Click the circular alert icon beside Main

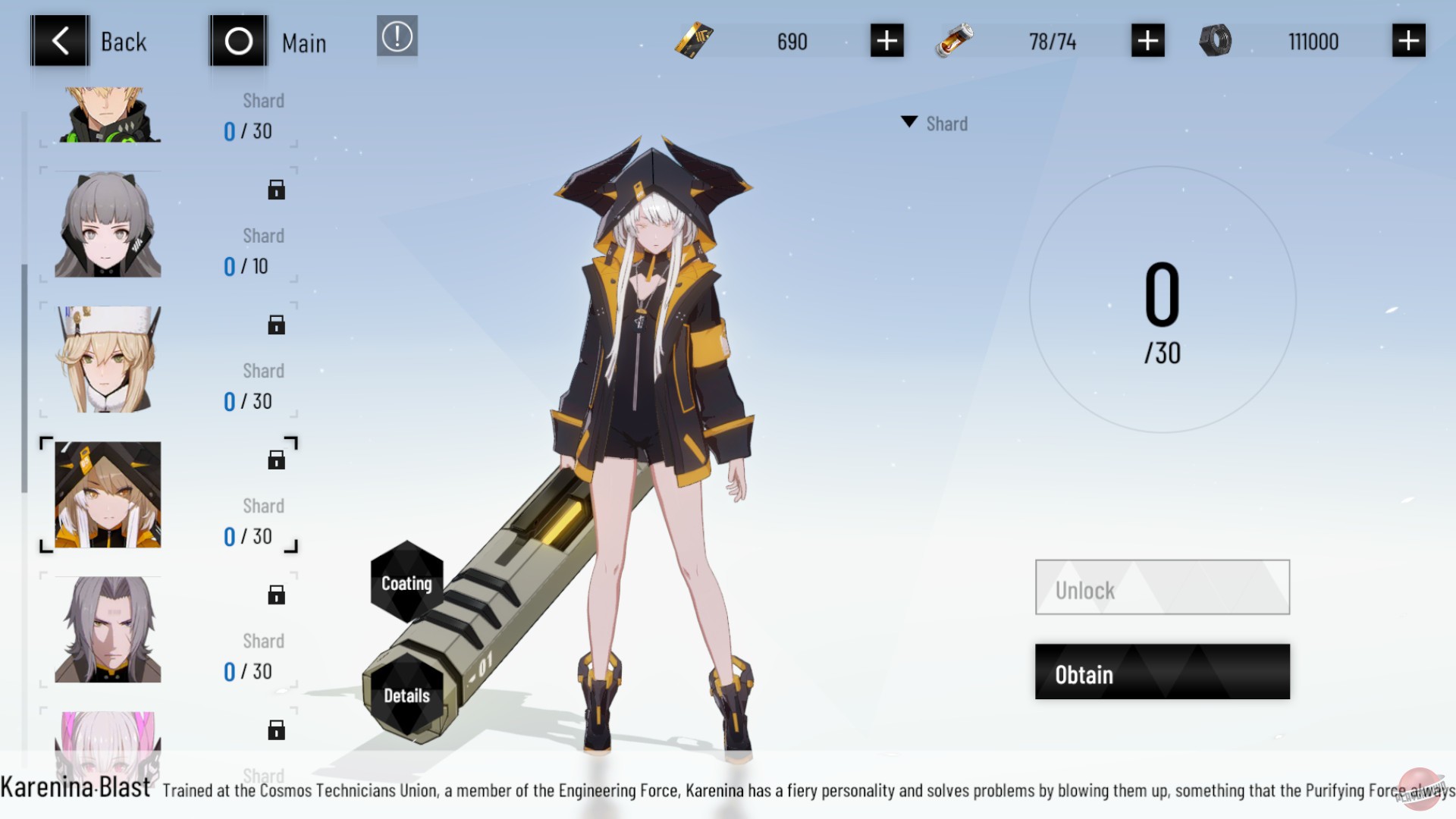[x=397, y=36]
